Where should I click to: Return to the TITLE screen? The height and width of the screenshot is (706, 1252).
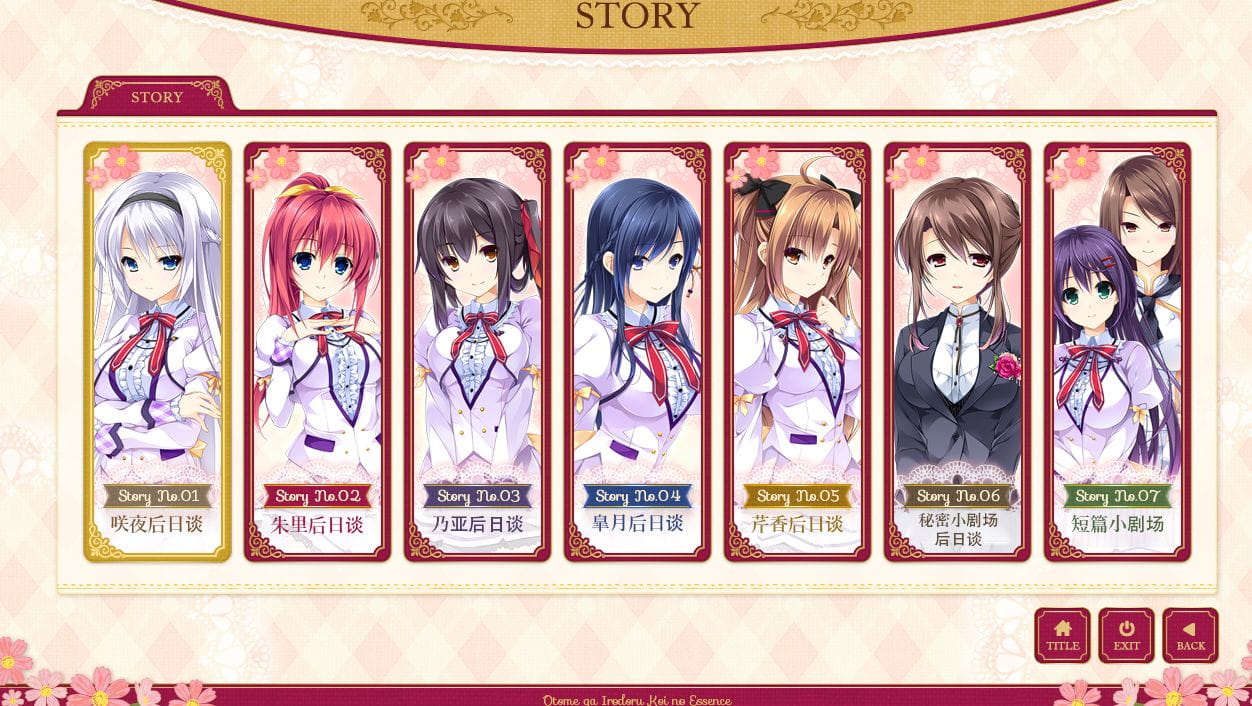(1062, 635)
